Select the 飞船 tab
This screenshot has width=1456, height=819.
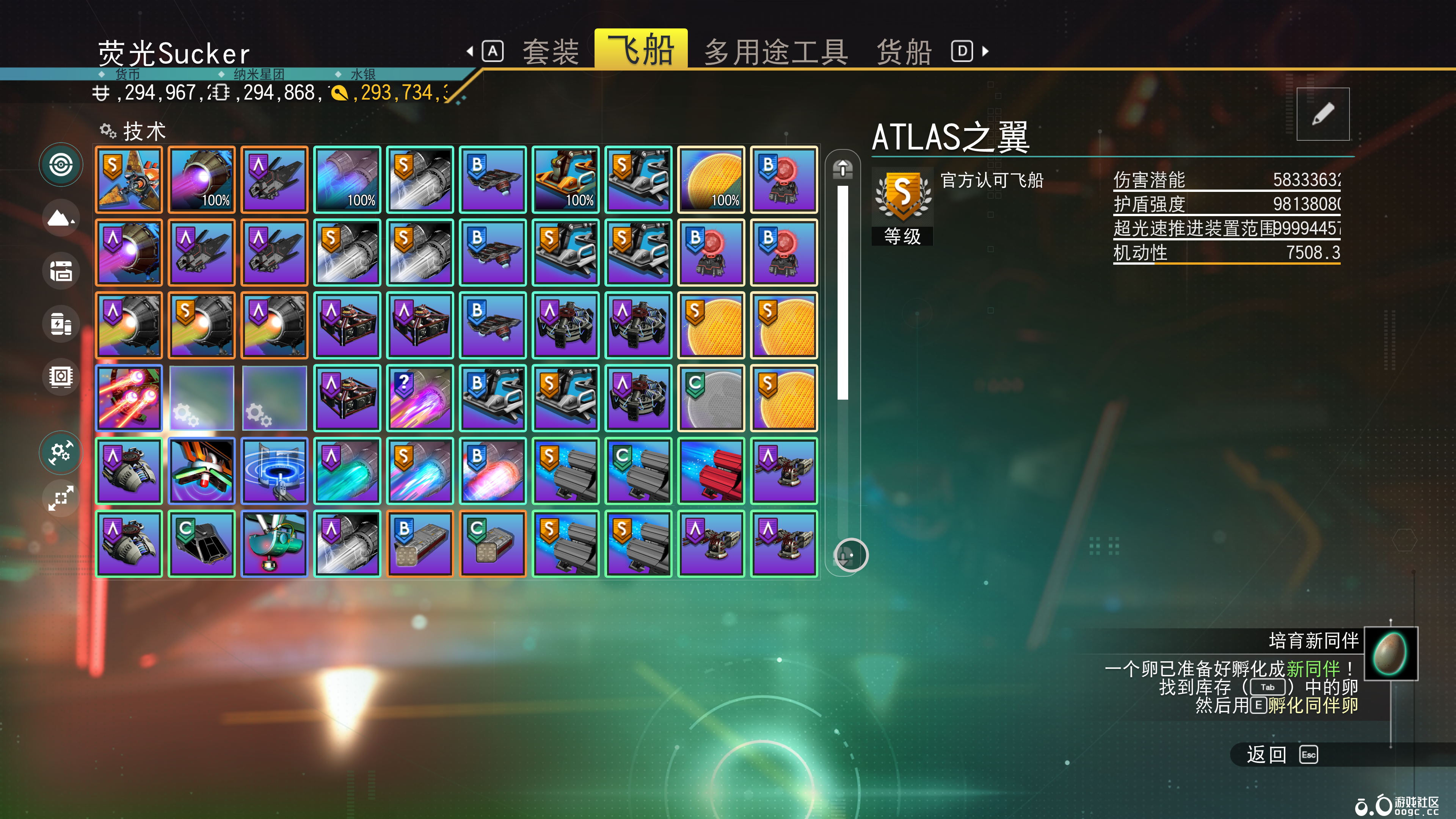point(640,50)
